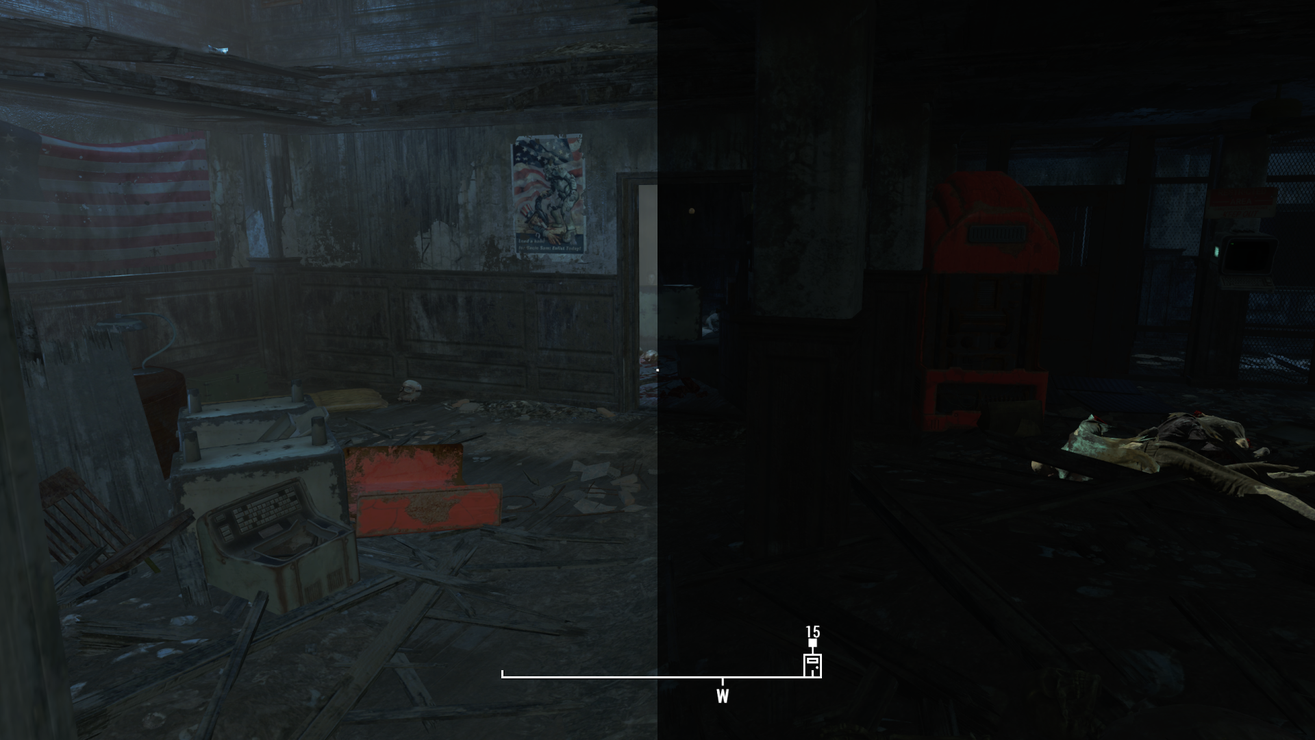Click the compass bar's W heading
This screenshot has width=1315, height=740.
(x=722, y=696)
